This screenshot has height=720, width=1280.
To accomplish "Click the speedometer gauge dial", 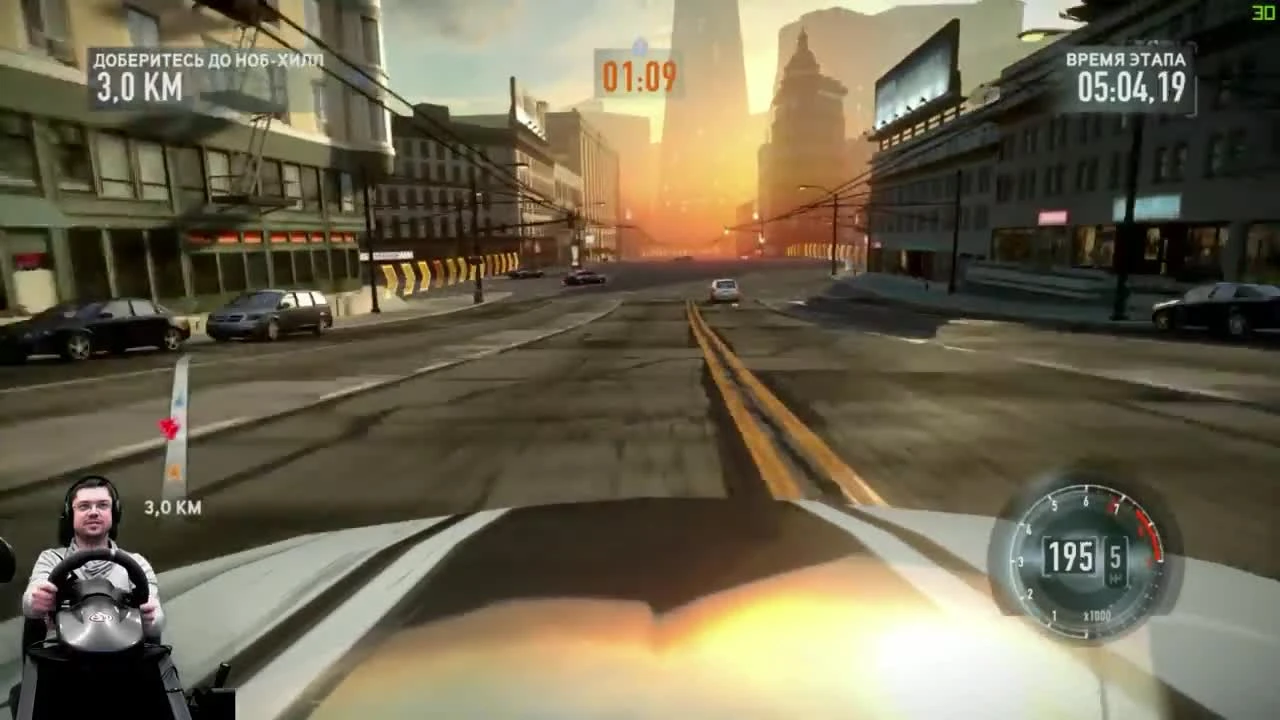I will 1085,560.
